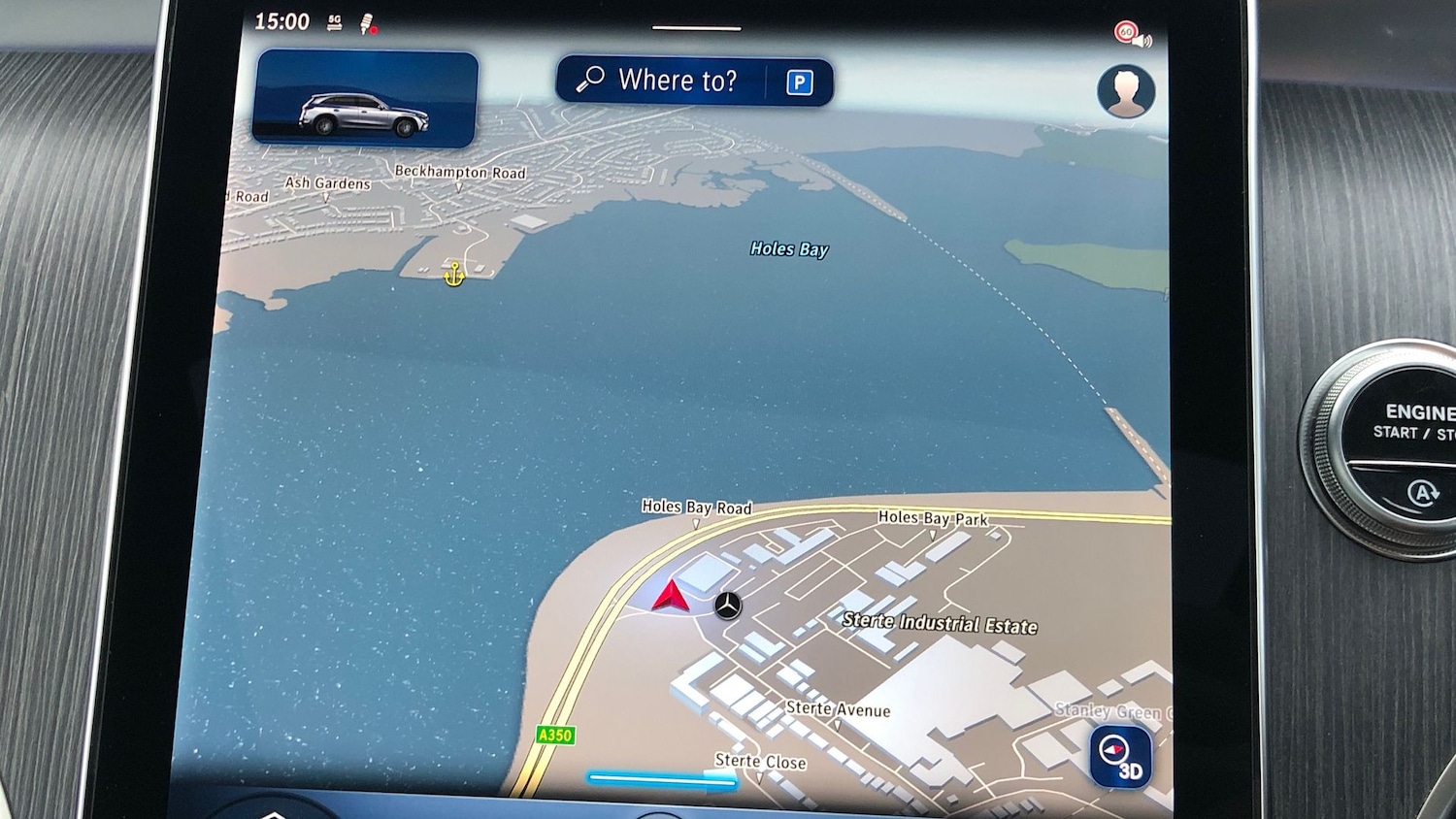This screenshot has height=819, width=1456.
Task: Select the vehicle thumbnail card
Action: [365, 99]
